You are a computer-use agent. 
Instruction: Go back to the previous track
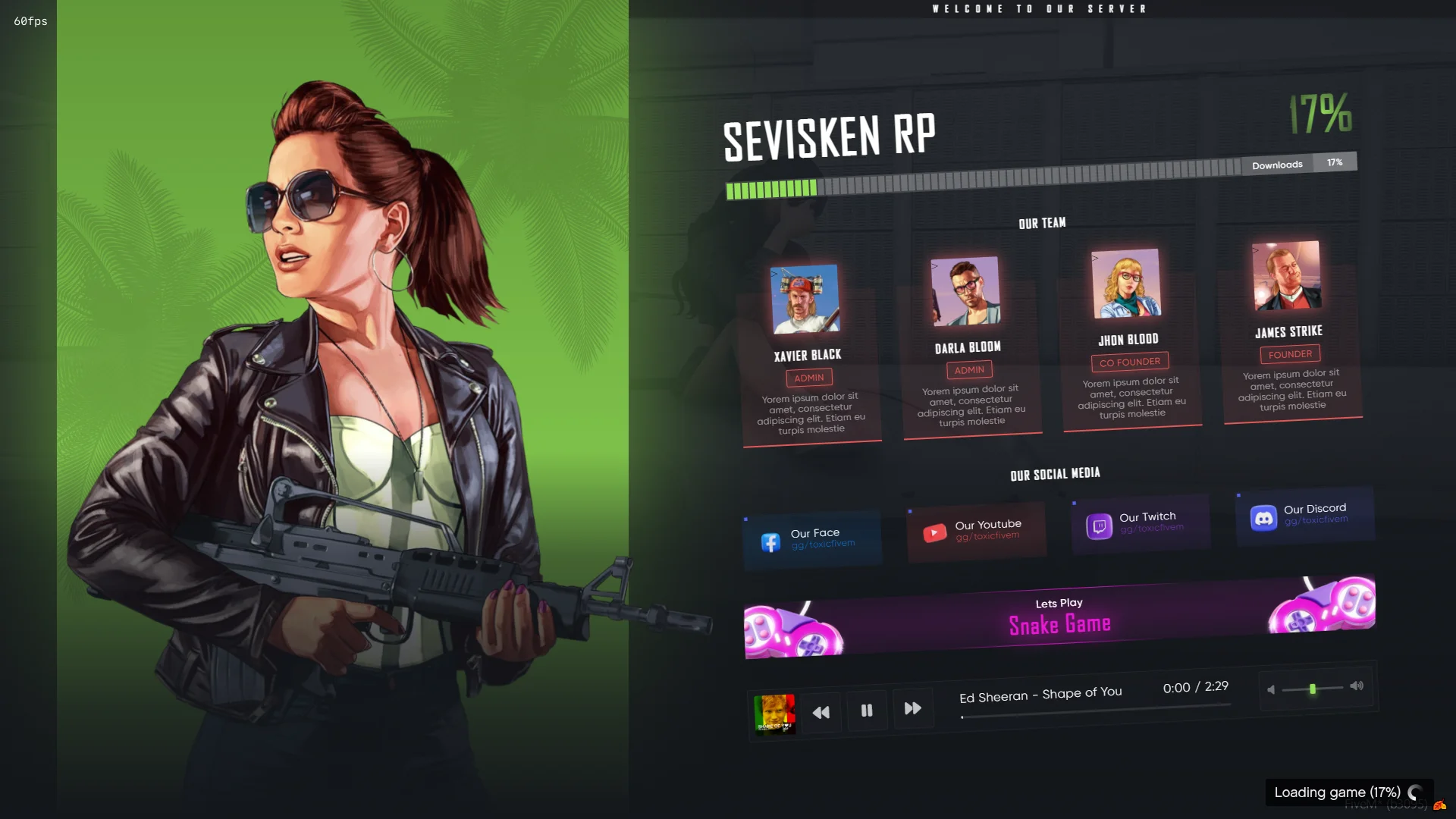tap(821, 713)
